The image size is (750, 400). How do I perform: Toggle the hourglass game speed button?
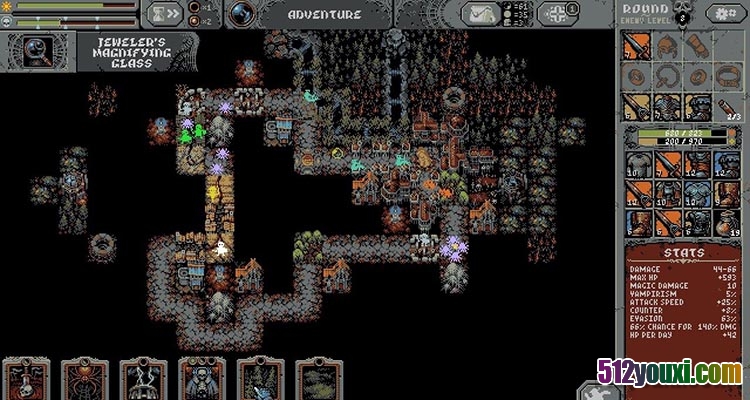164,14
